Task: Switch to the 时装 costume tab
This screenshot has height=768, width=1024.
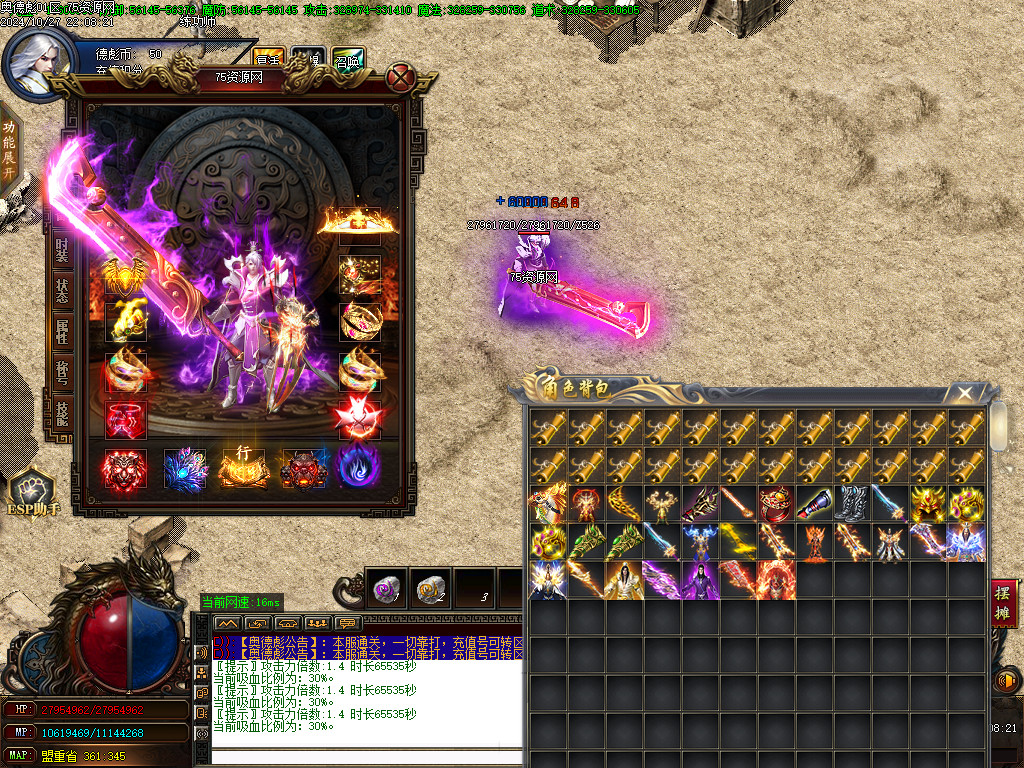Action: point(62,248)
